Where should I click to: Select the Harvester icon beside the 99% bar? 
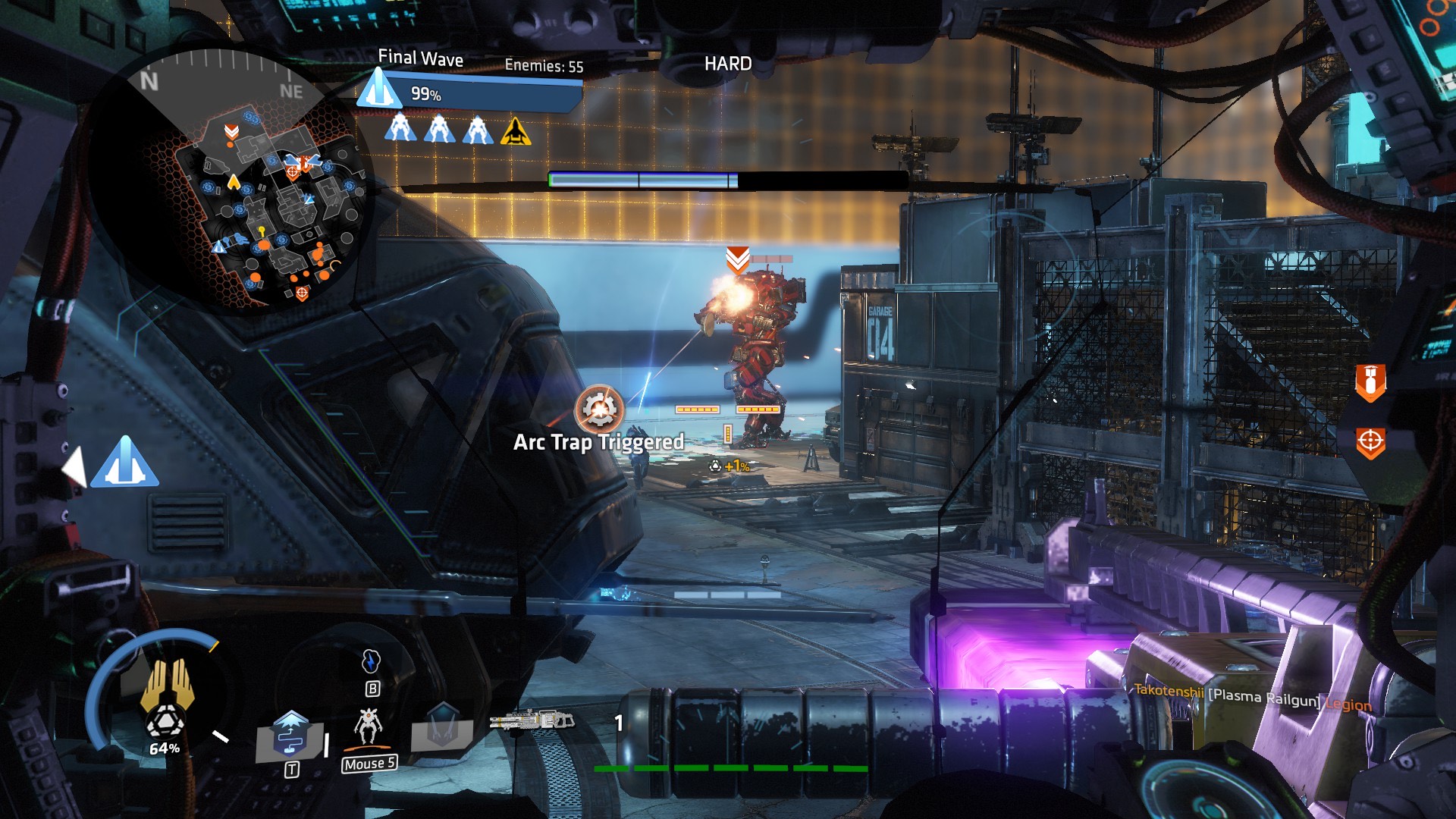point(378,89)
